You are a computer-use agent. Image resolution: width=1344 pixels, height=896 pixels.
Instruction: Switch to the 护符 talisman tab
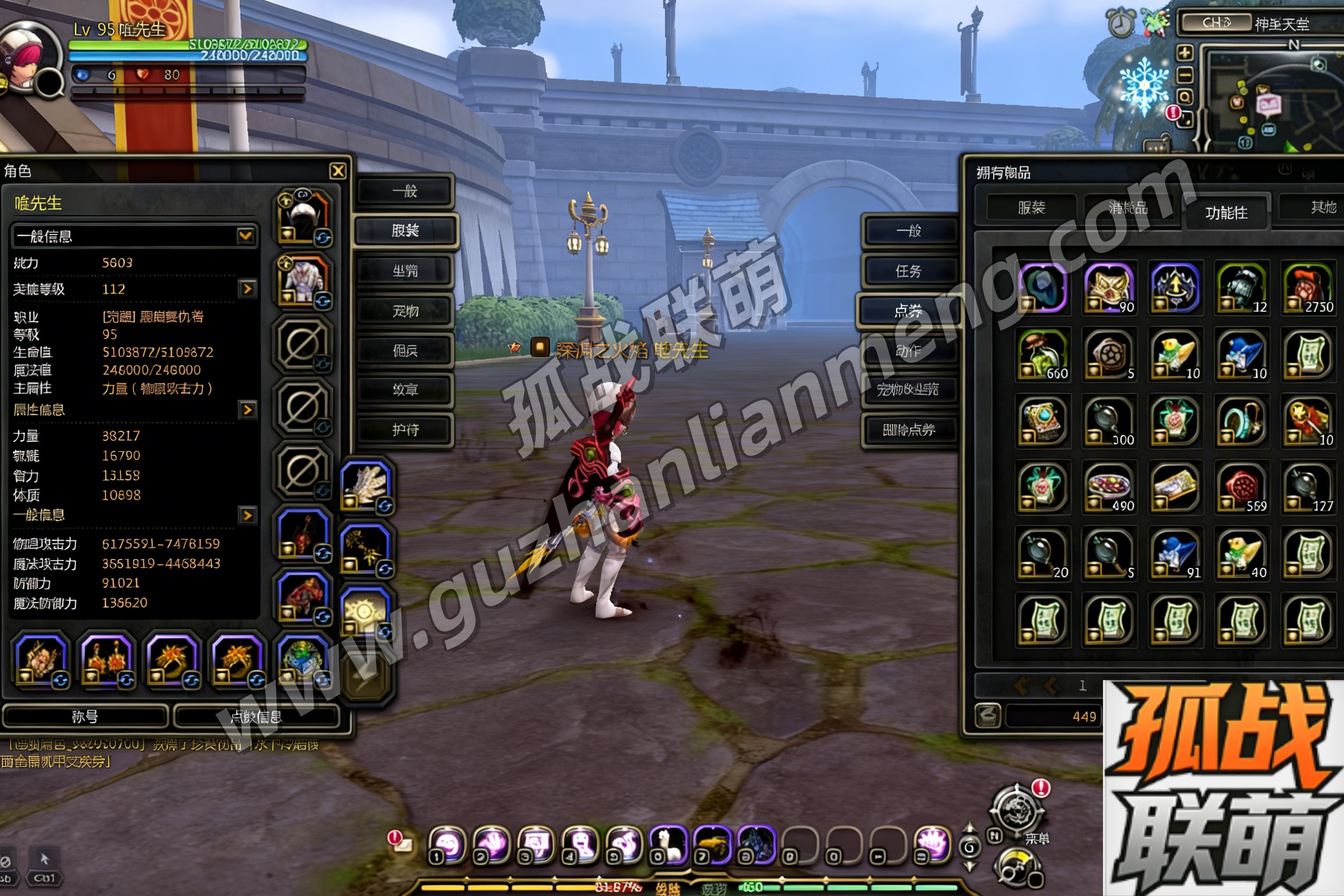tap(405, 430)
